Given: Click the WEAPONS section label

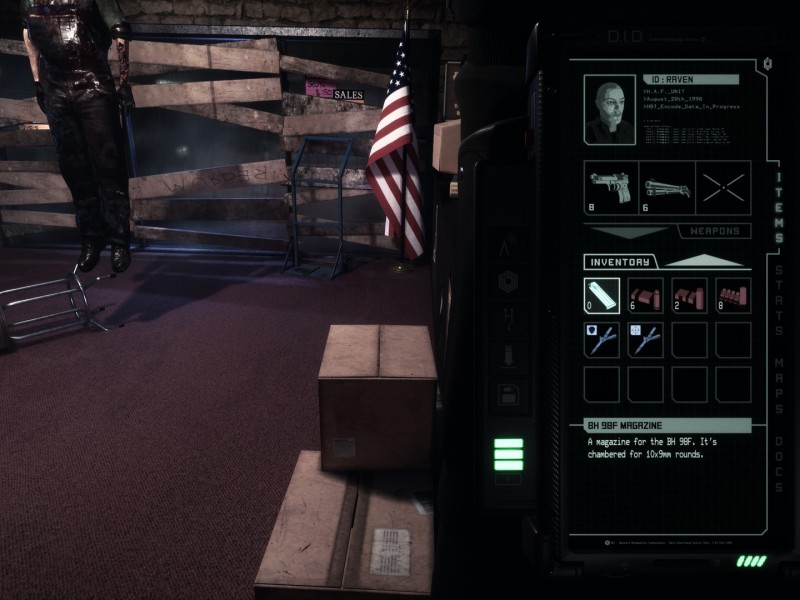Looking at the screenshot, I should pos(715,231).
